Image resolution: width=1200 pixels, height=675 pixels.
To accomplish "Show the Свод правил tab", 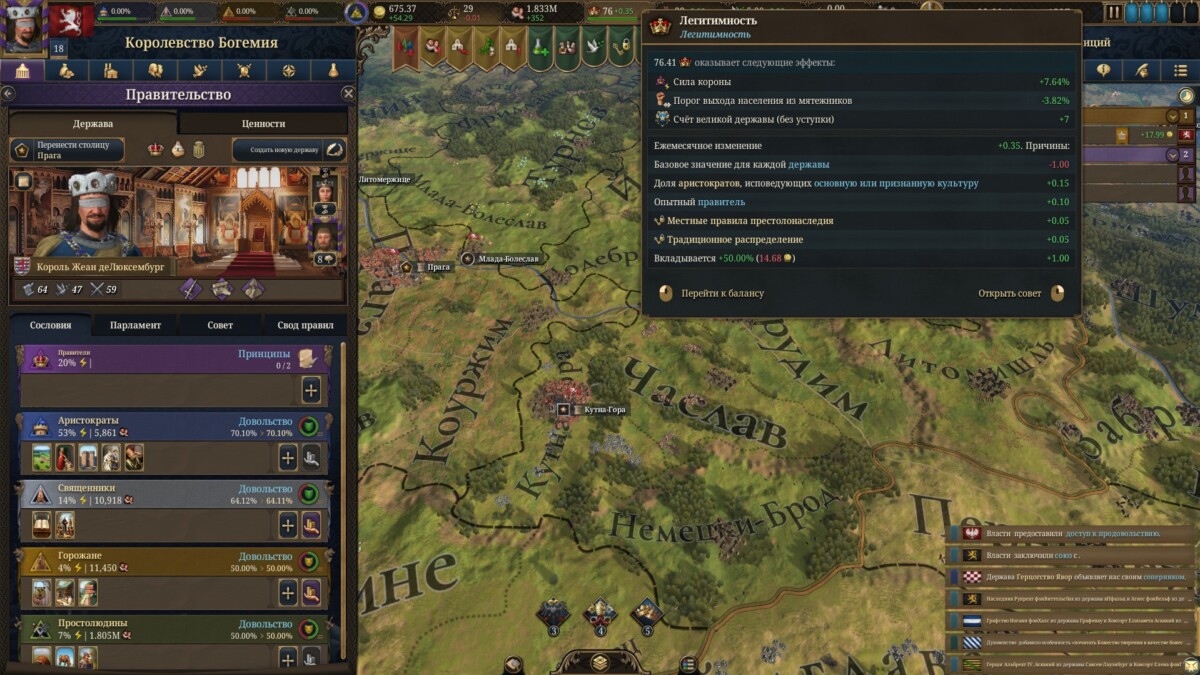I will 304,325.
